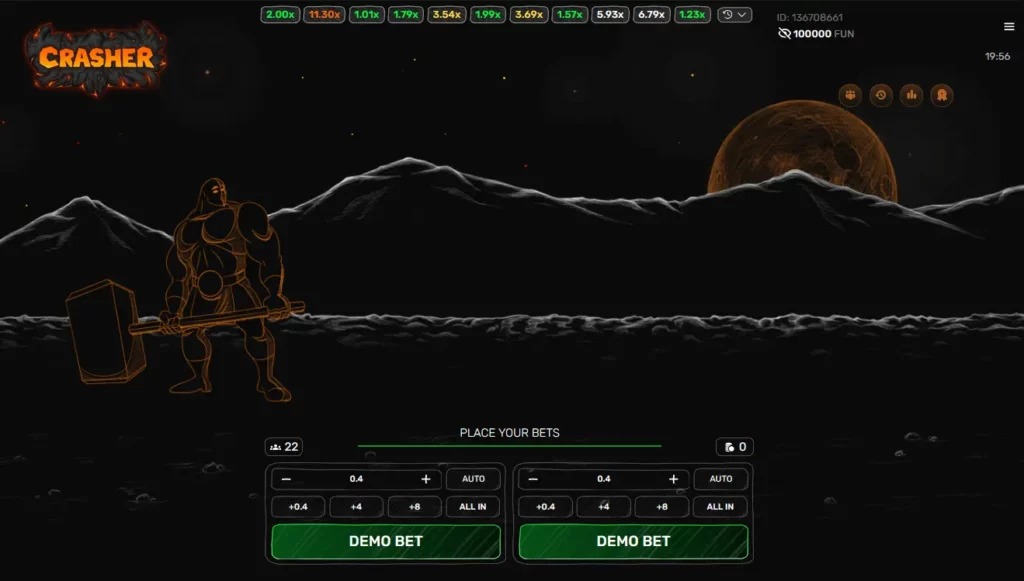
Task: Open the chips counter showing 0
Action: click(735, 447)
